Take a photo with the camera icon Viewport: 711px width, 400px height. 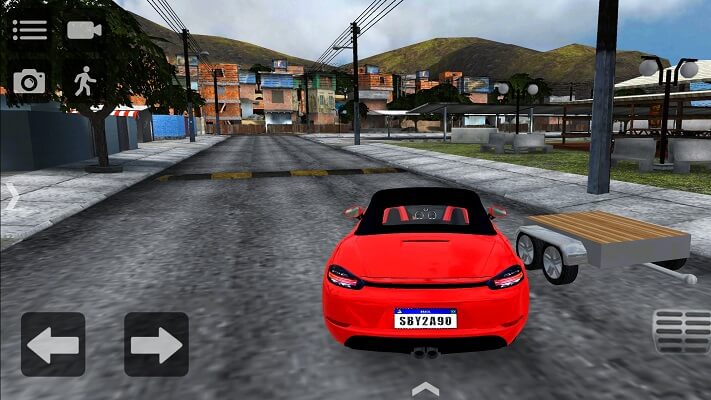(x=29, y=82)
